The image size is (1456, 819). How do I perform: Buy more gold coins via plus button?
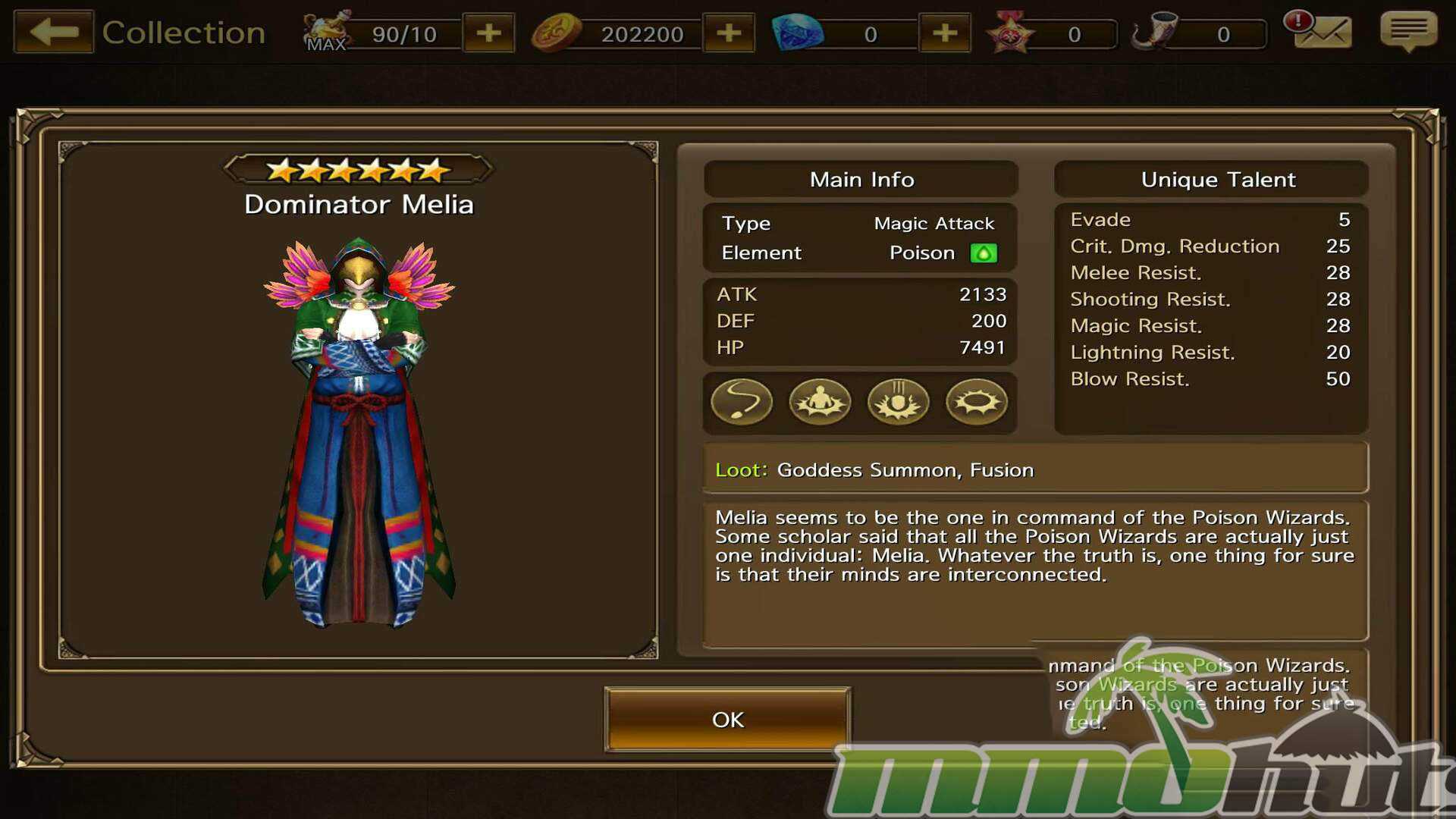(x=729, y=33)
